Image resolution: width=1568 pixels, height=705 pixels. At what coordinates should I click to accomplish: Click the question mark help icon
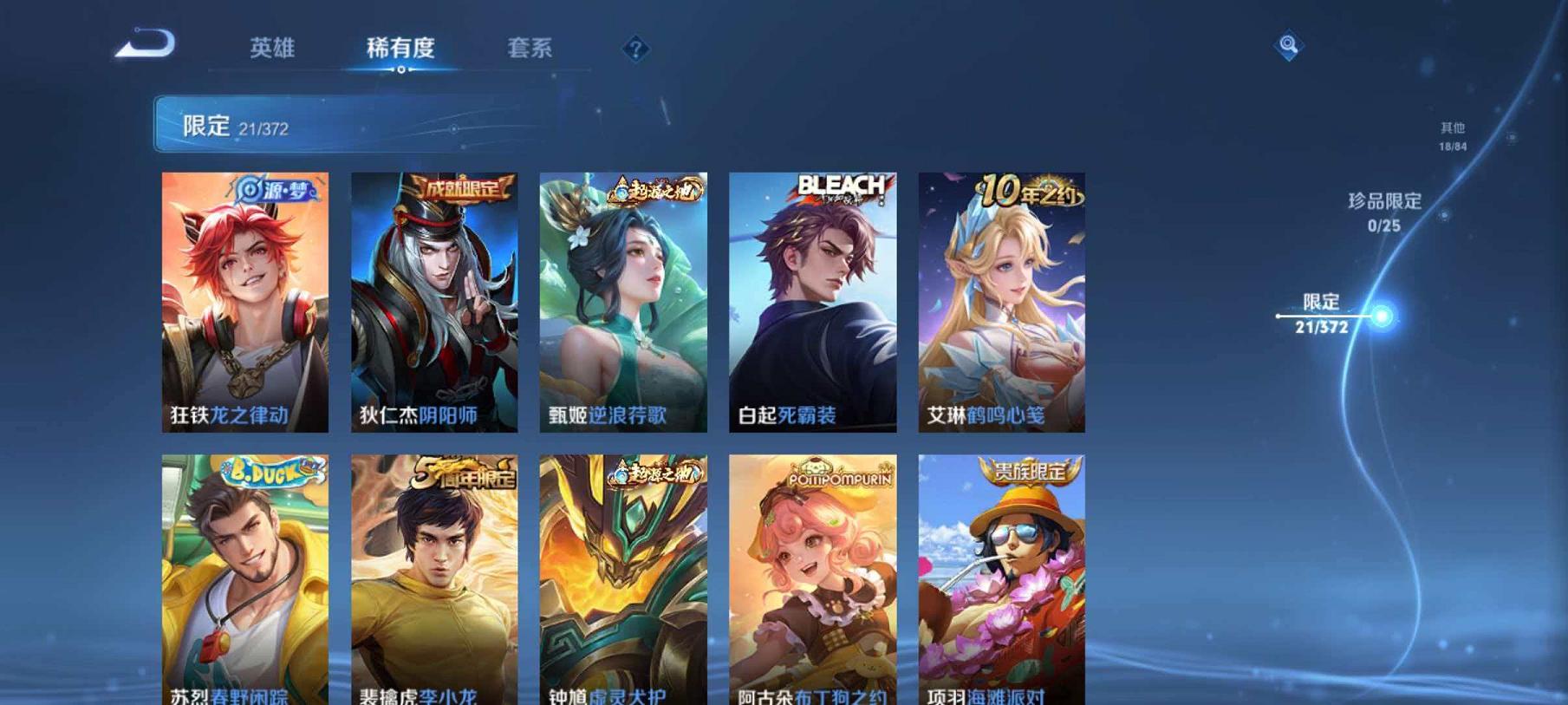(637, 49)
